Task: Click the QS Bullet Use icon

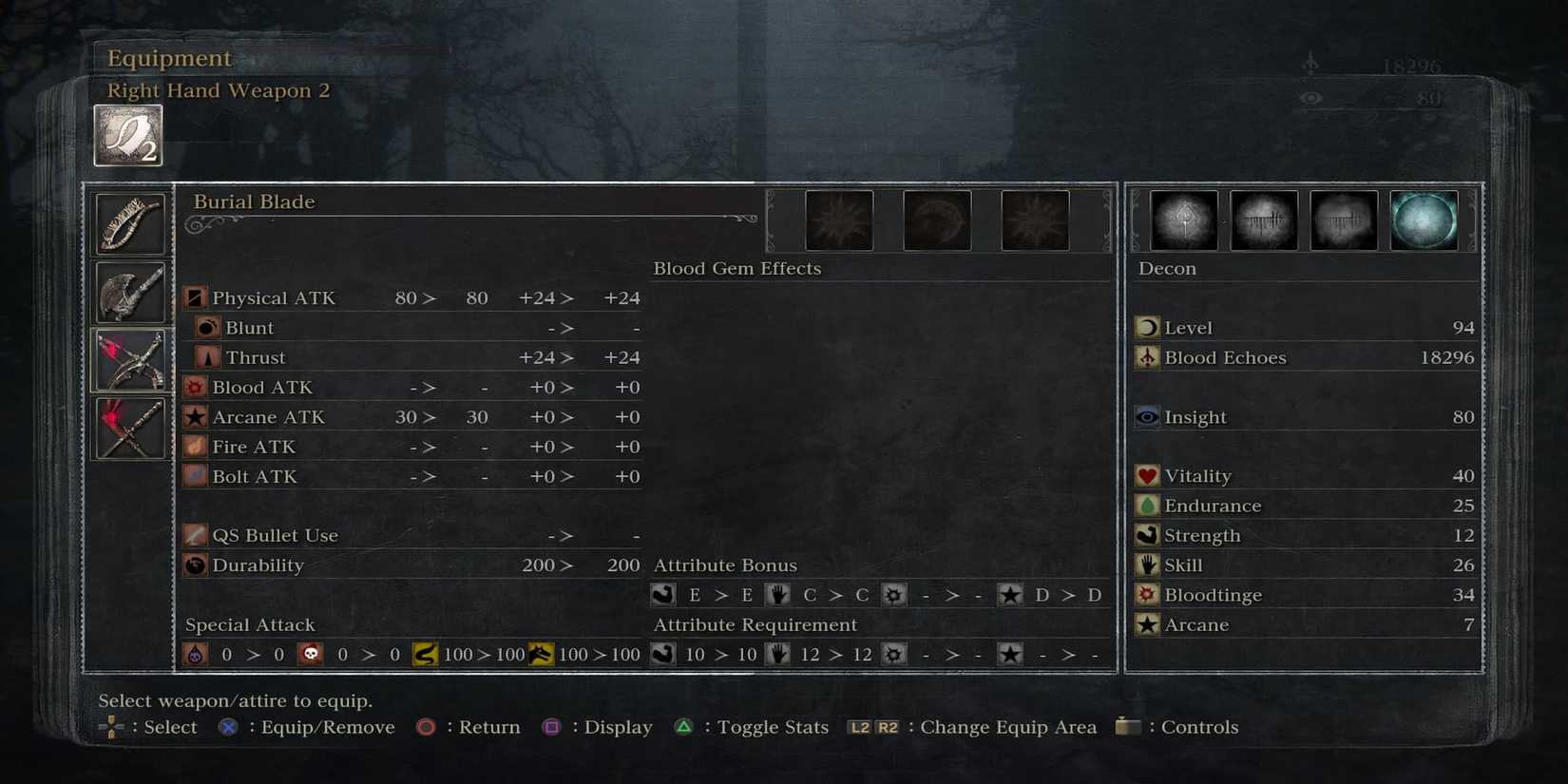Action: [195, 535]
